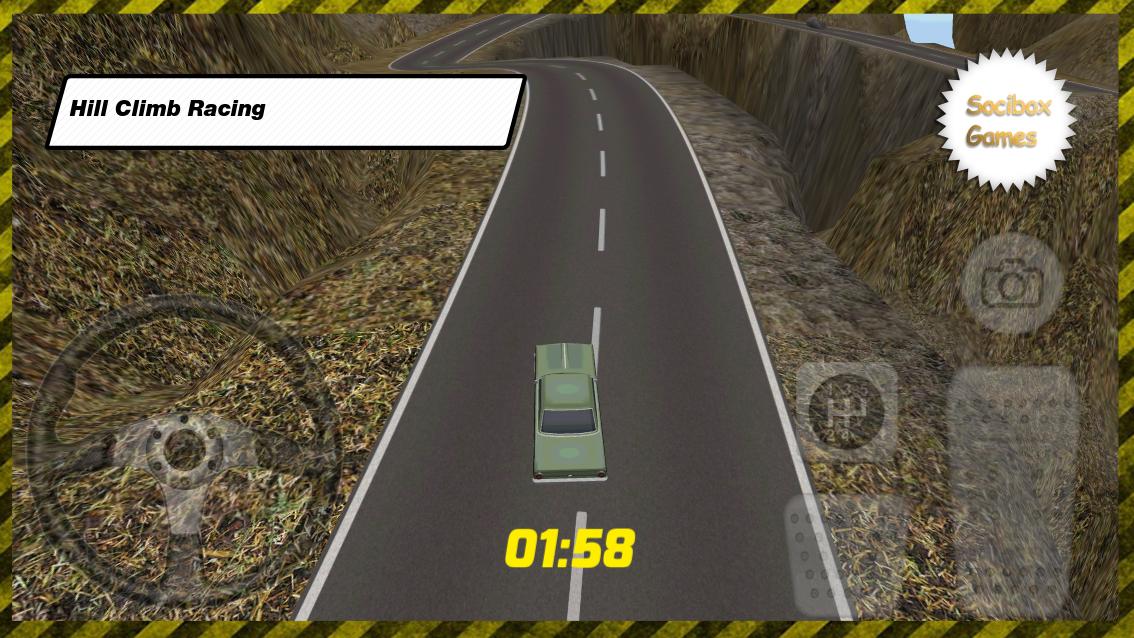Open the Socibox Games badge
This screenshot has height=638, width=1134.
pyautogui.click(x=1006, y=121)
